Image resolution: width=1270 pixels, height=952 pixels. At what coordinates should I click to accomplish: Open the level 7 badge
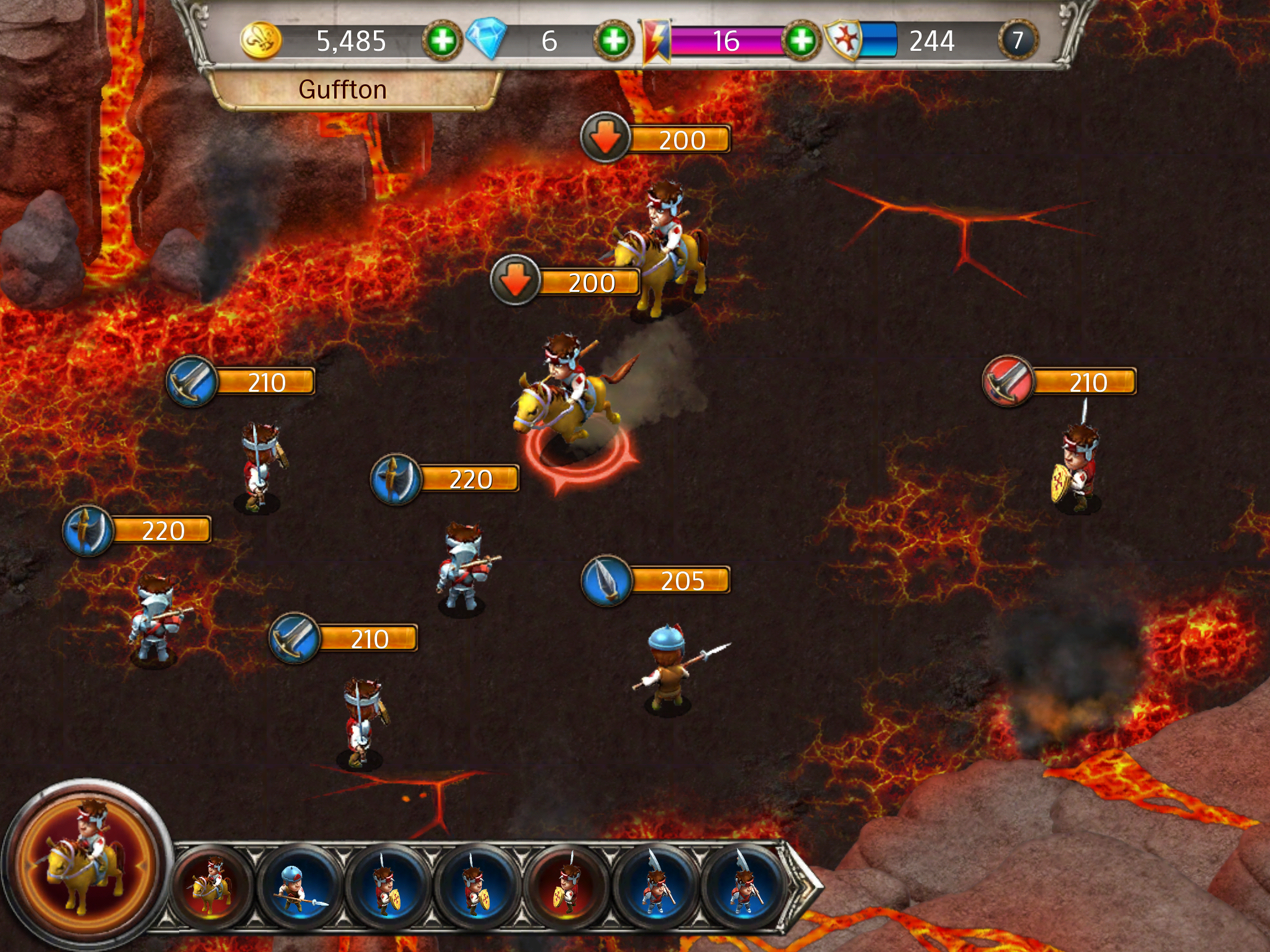click(1017, 41)
